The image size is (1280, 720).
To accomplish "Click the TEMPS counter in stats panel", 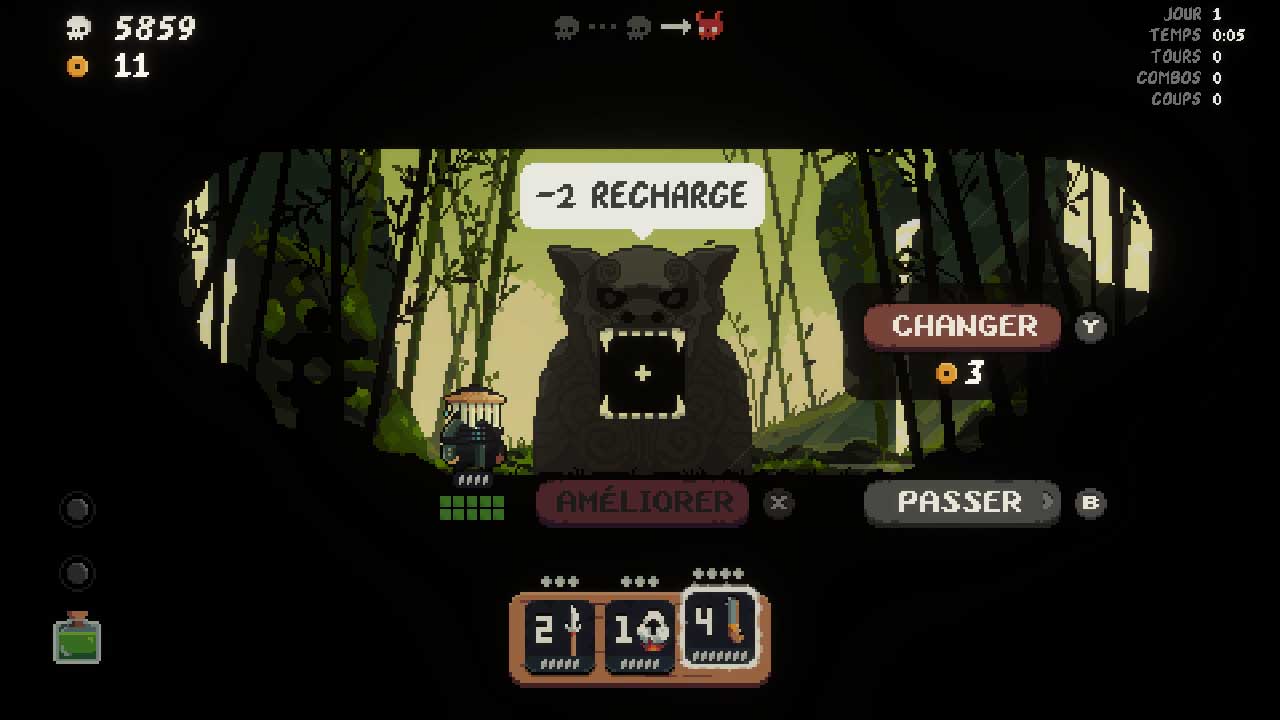I will click(1200, 34).
